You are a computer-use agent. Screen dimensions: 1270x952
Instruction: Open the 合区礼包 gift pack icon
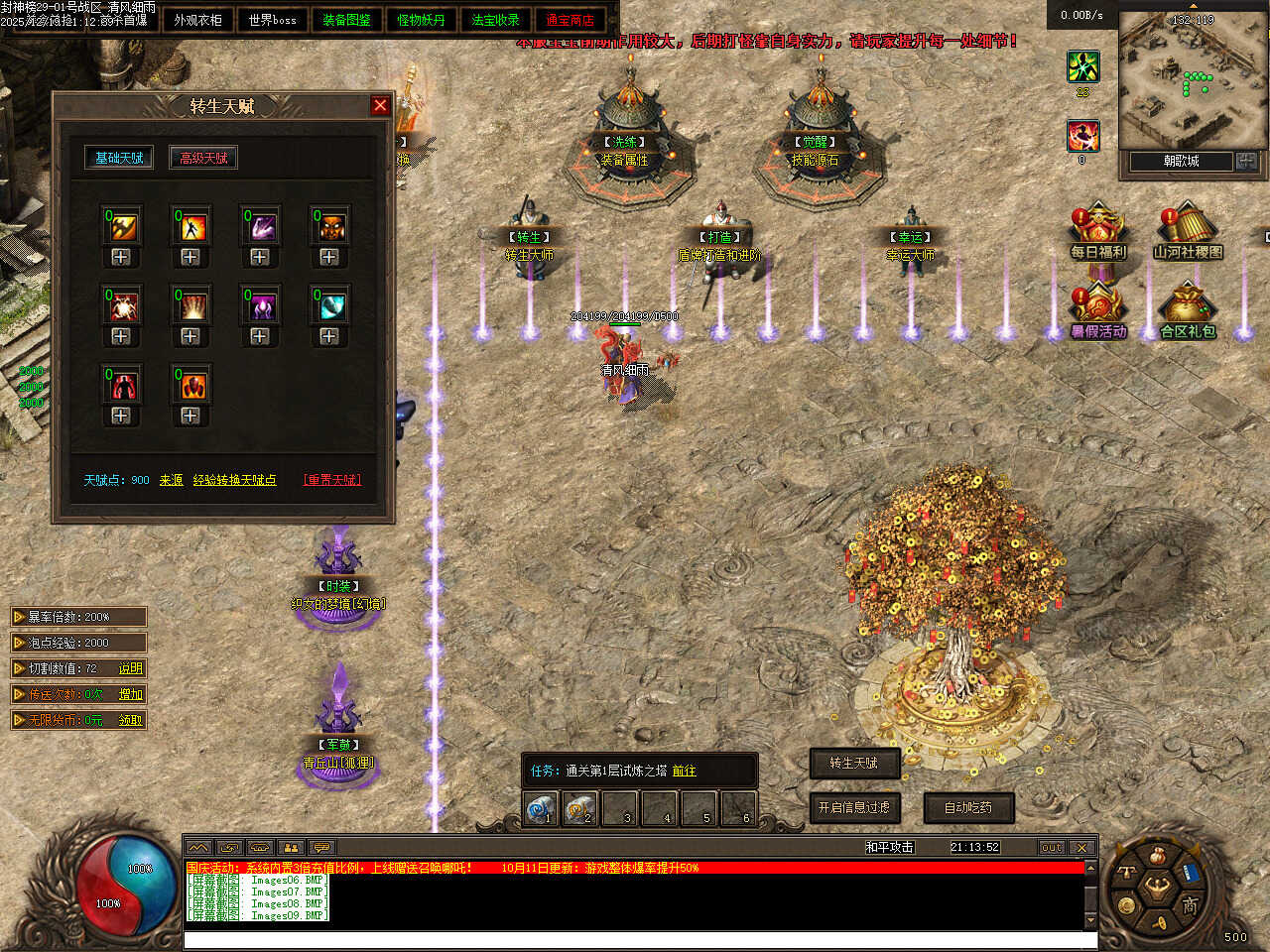[x=1188, y=311]
